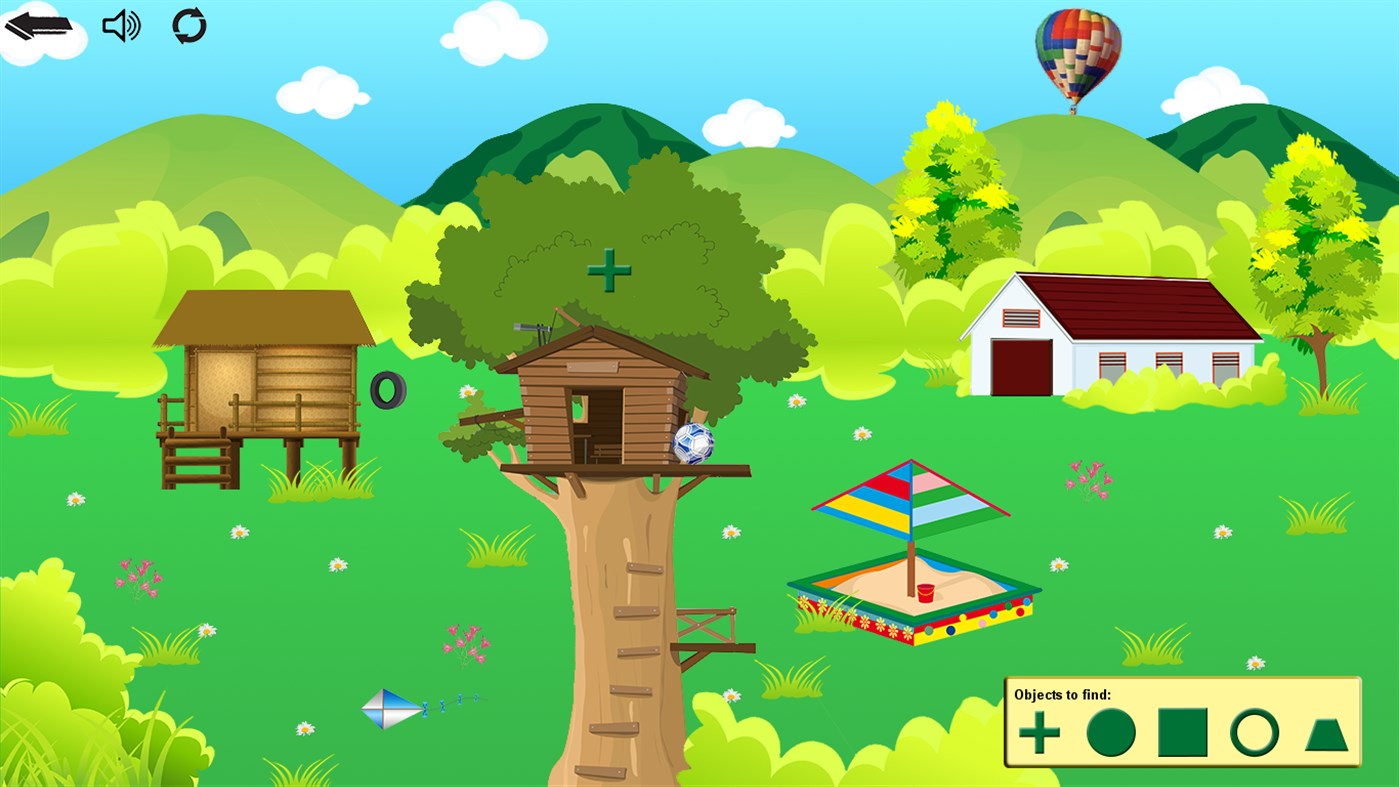Screen dimensions: 1399x787
Task: Click the soccer ball on the treehouse platform
Action: 694,442
